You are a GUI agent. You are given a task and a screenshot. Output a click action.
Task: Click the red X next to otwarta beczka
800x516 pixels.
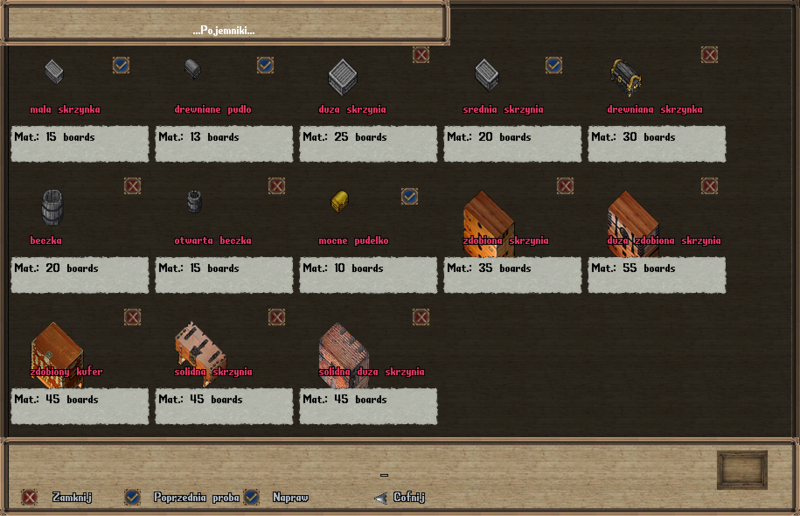point(276,186)
